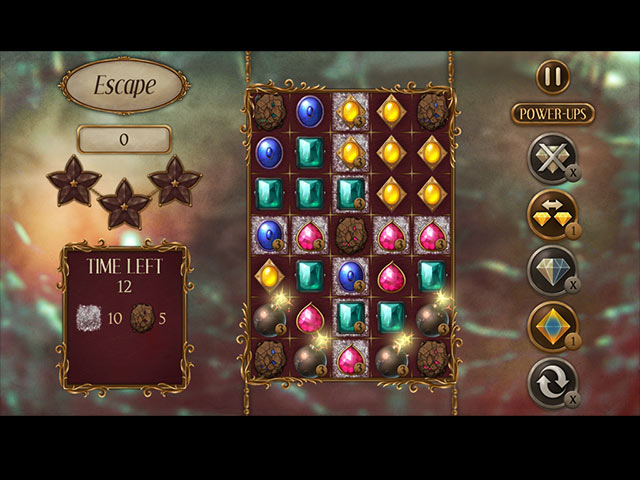
Task: Activate the crossed-out gems power-up
Action: [551, 160]
